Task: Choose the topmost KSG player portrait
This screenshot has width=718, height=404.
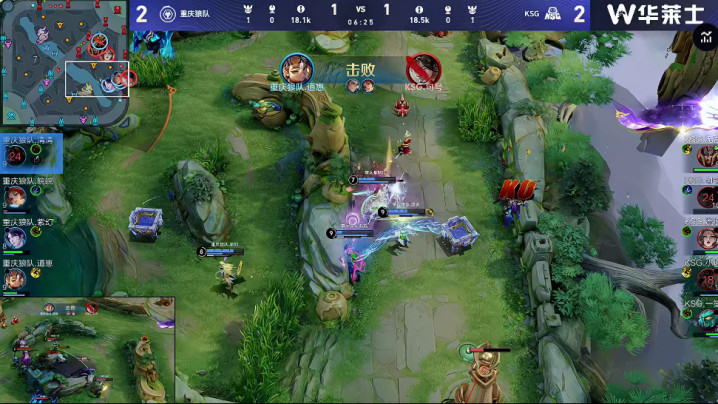Action: pyautogui.click(x=706, y=156)
